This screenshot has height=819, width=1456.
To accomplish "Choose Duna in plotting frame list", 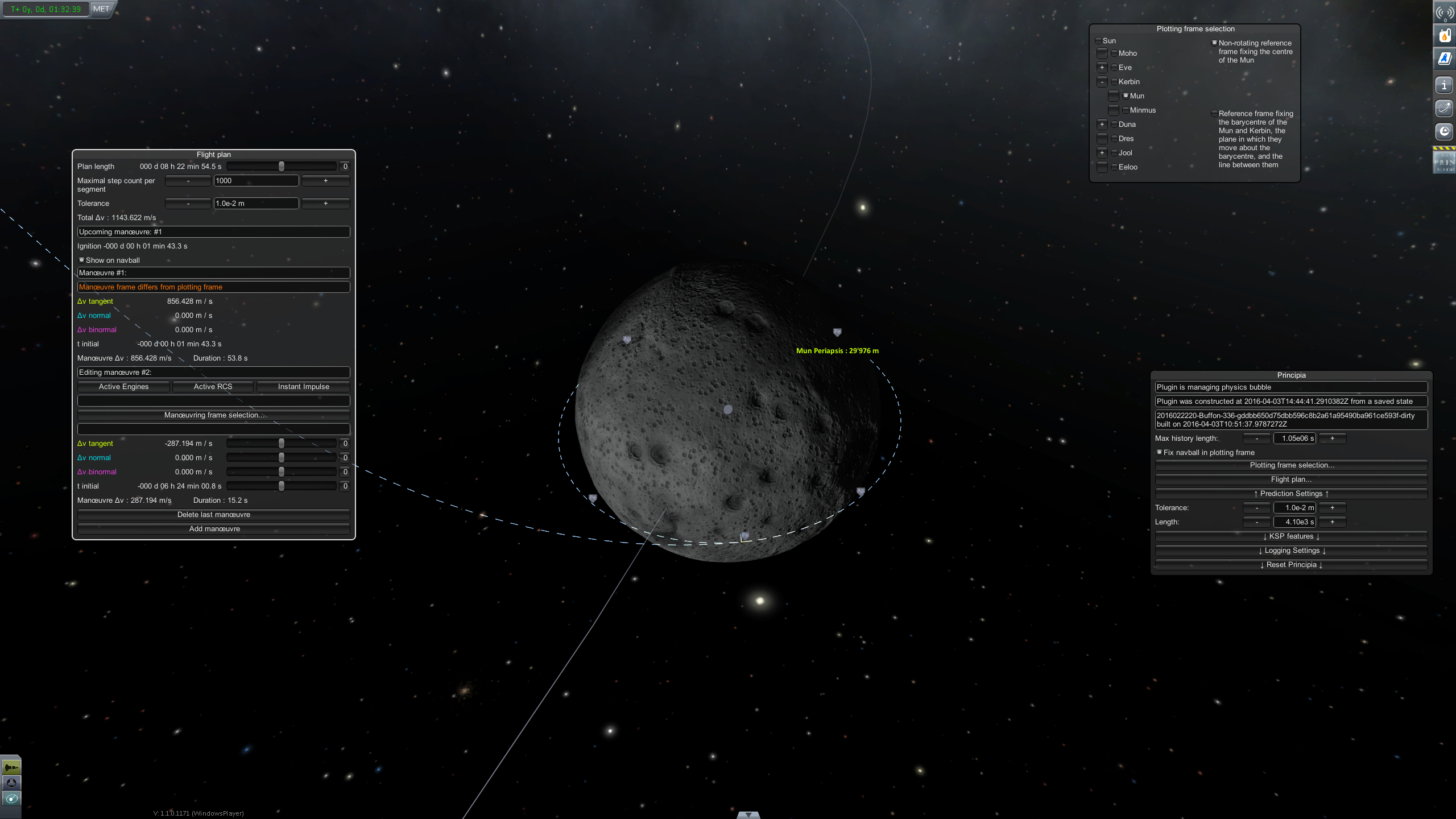I will (1114, 125).
